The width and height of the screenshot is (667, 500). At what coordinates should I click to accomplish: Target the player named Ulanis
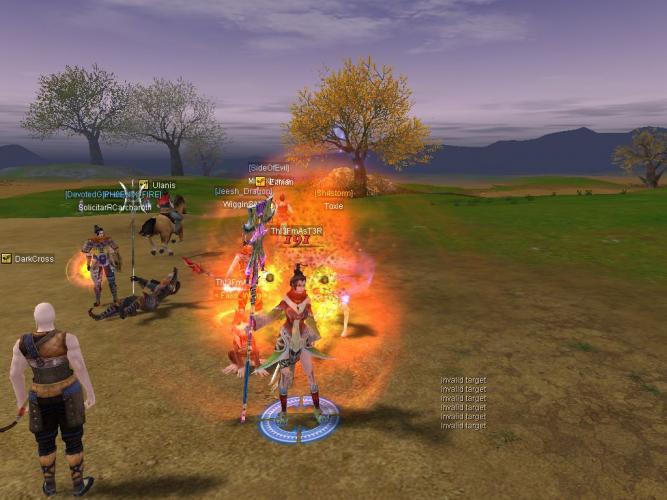pyautogui.click(x=163, y=185)
